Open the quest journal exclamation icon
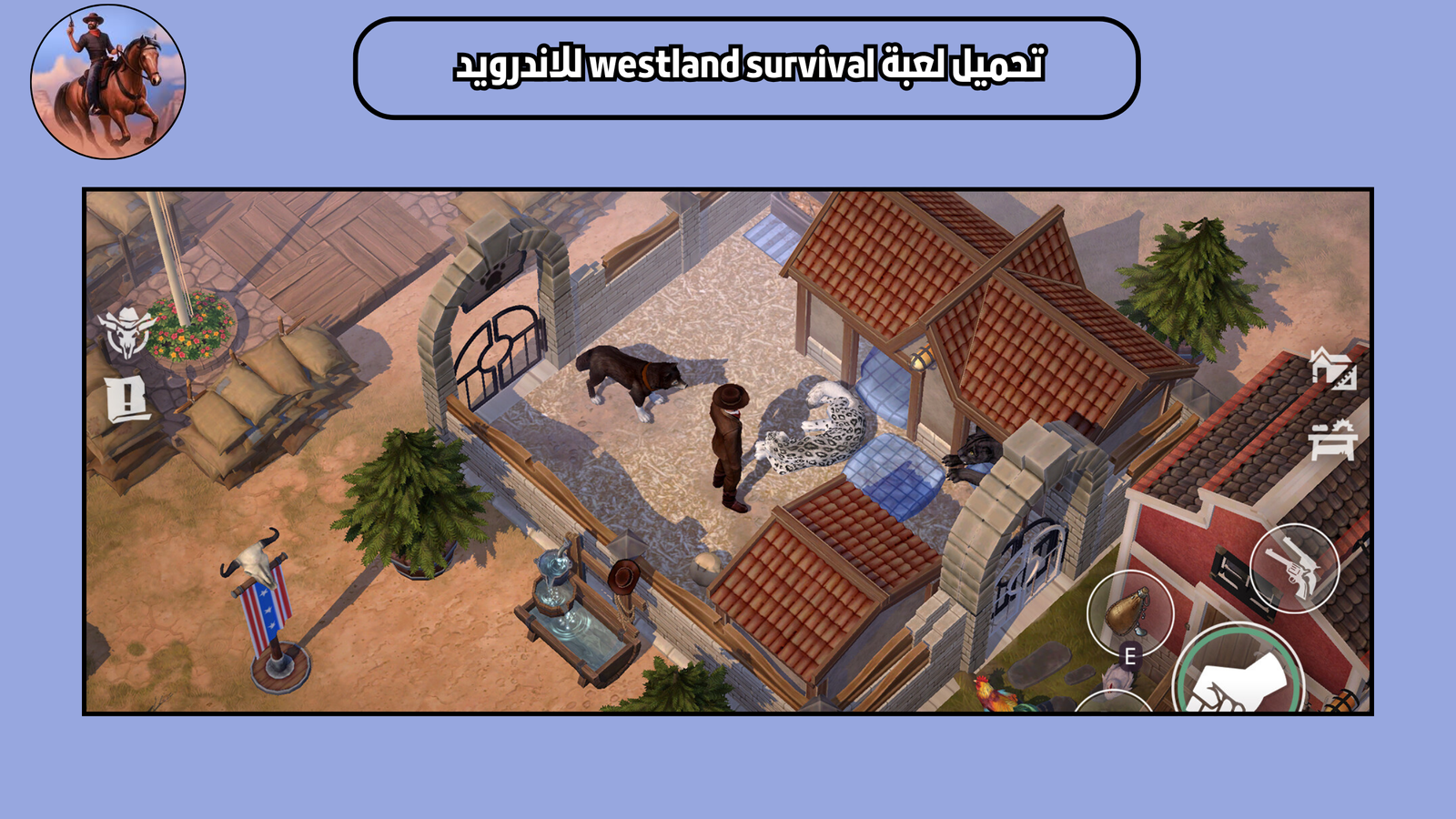Image resolution: width=1456 pixels, height=819 pixels. pyautogui.click(x=126, y=398)
